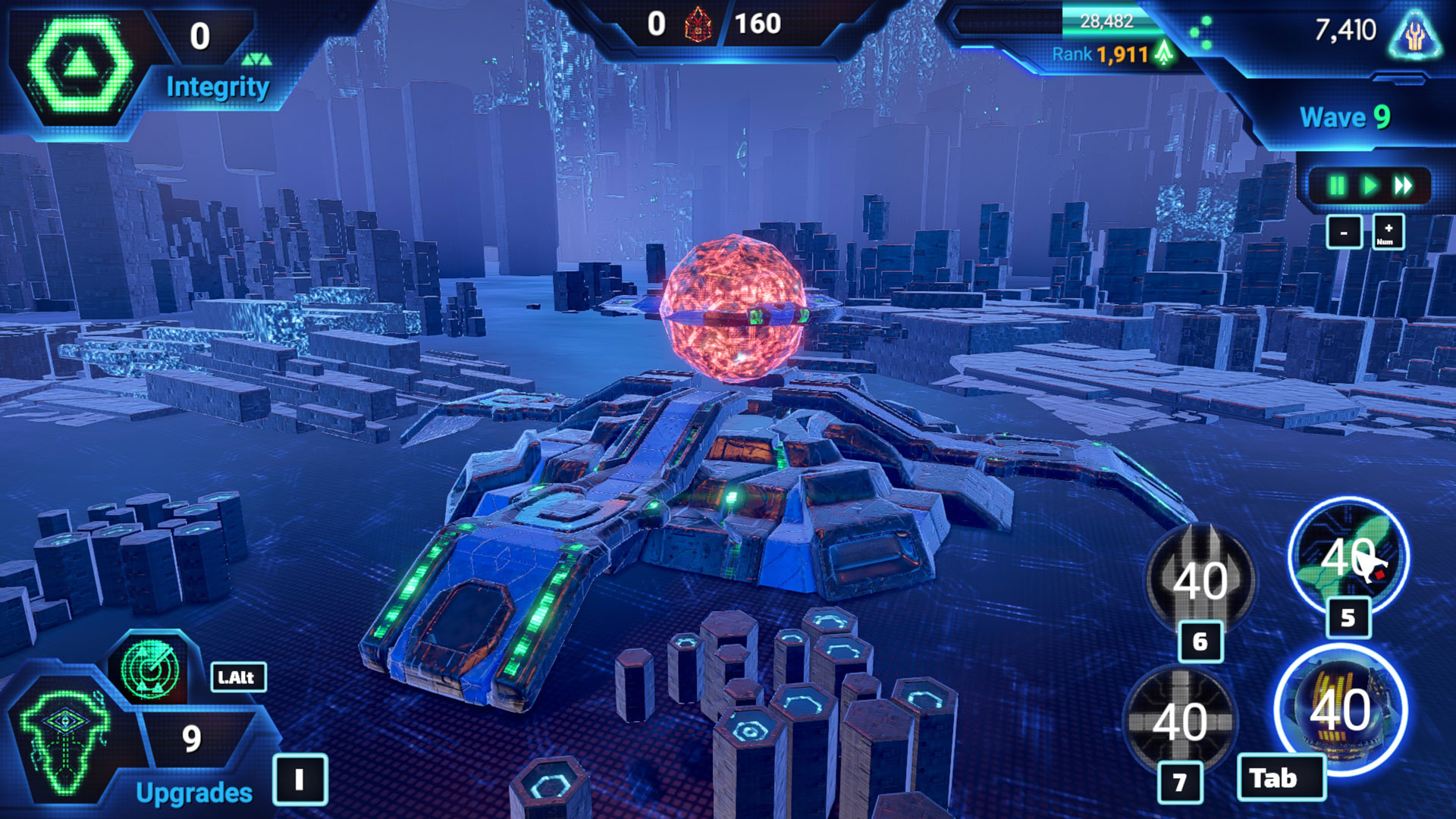
Task: Open the Integrity hexagon icon
Action: [80, 67]
